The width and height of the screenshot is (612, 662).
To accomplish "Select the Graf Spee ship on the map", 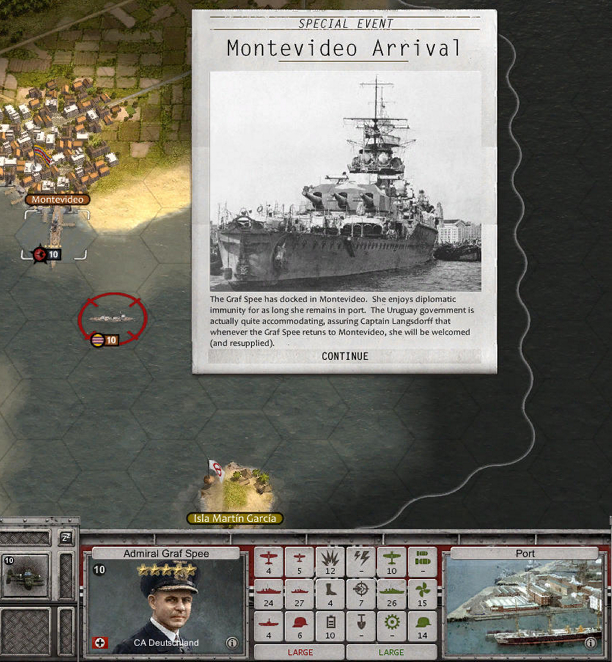I will point(112,318).
